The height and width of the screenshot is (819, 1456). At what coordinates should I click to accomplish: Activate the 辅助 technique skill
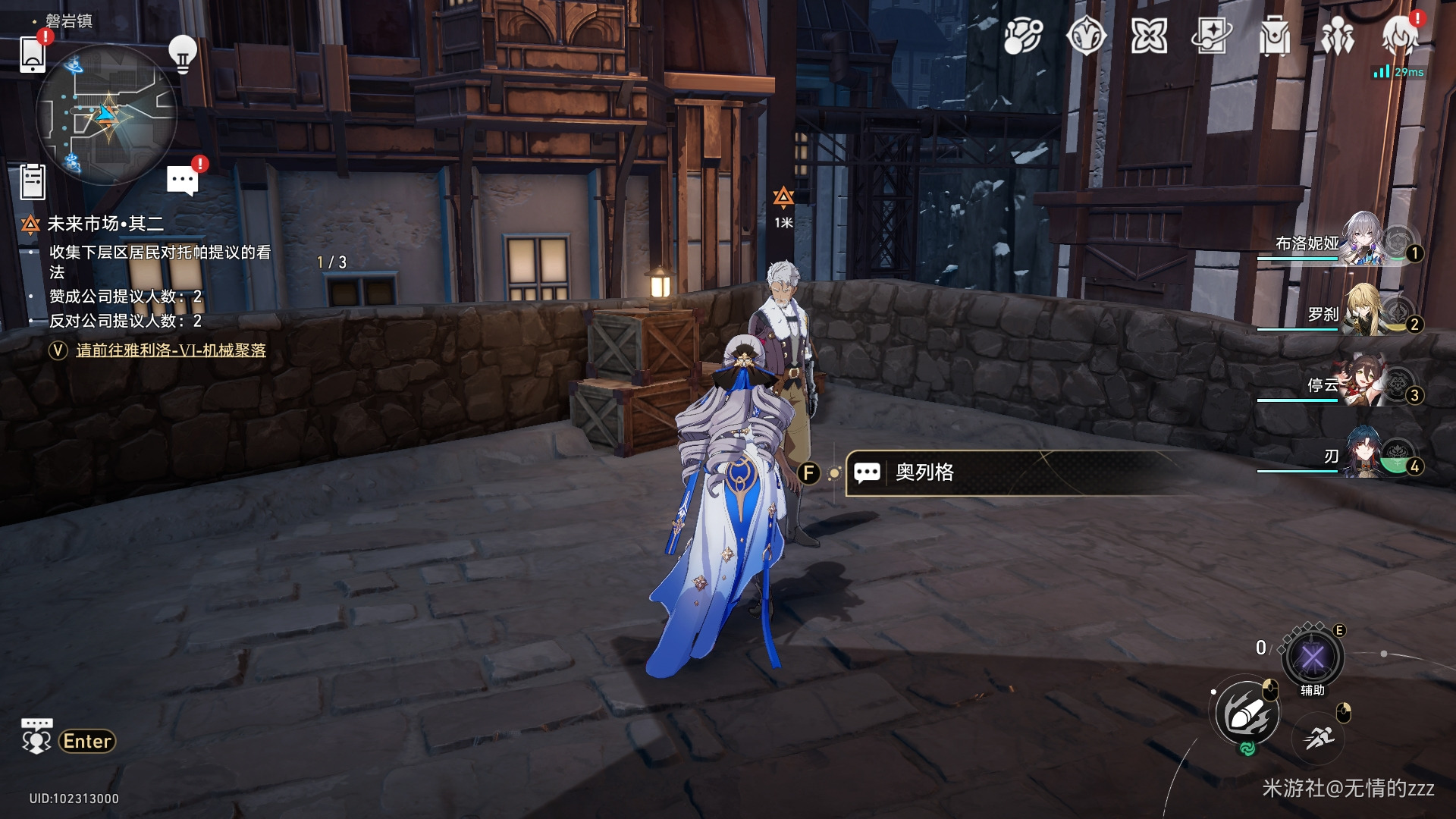[x=1313, y=657]
